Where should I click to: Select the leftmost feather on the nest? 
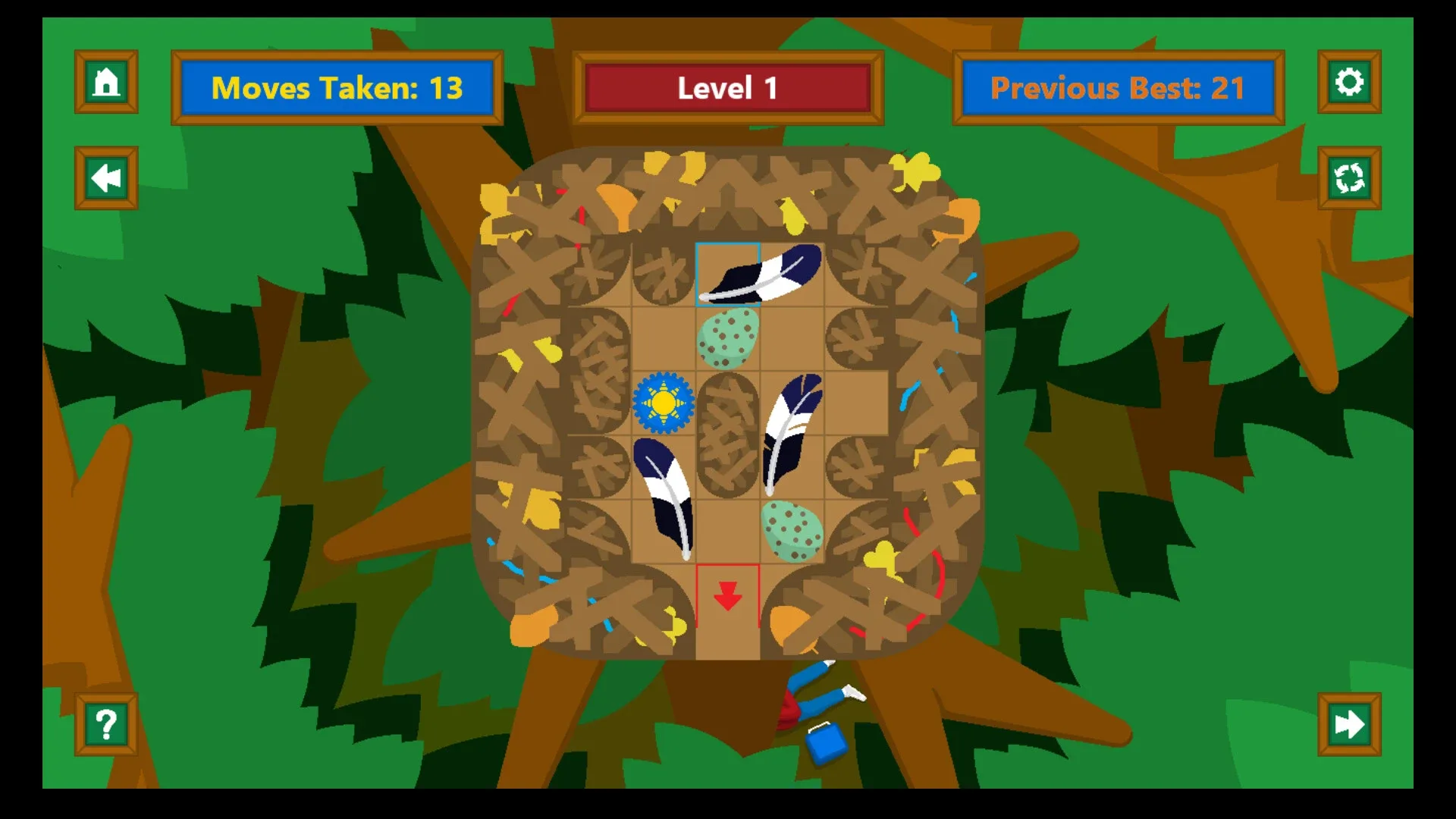pyautogui.click(x=665, y=497)
